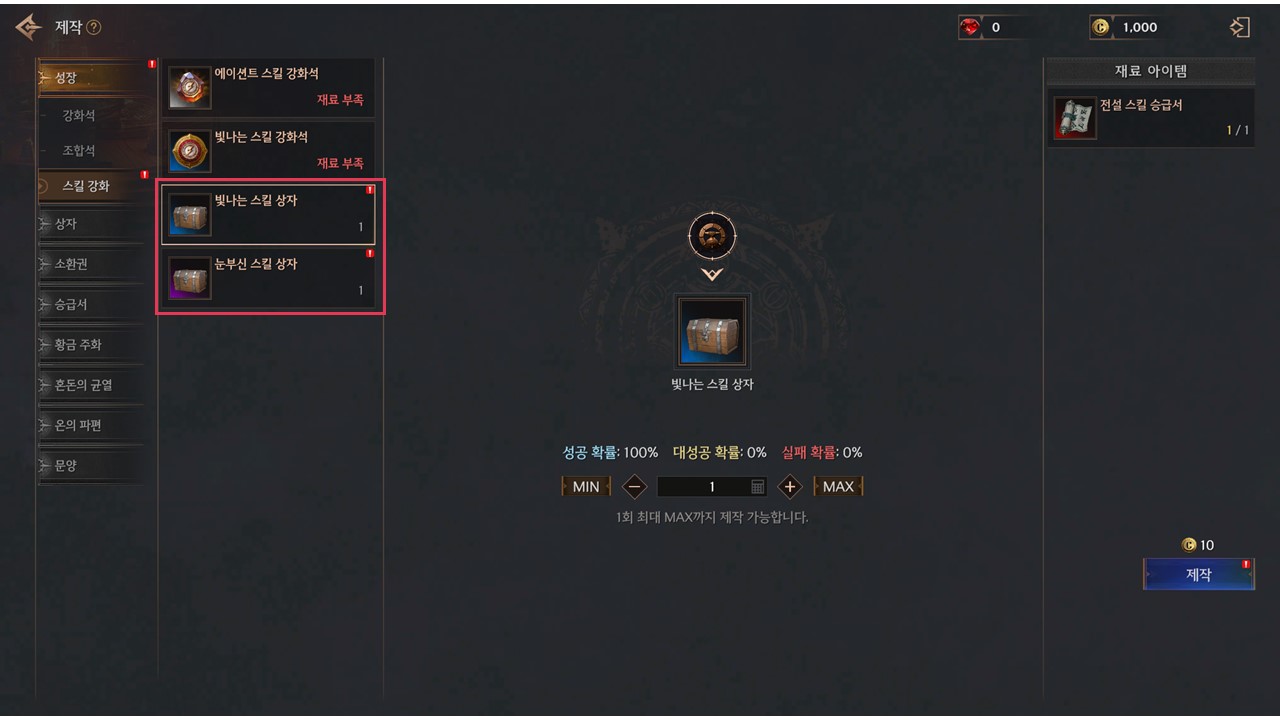Open the 제작 help question mark
The width and height of the screenshot is (1280, 720).
[94, 28]
